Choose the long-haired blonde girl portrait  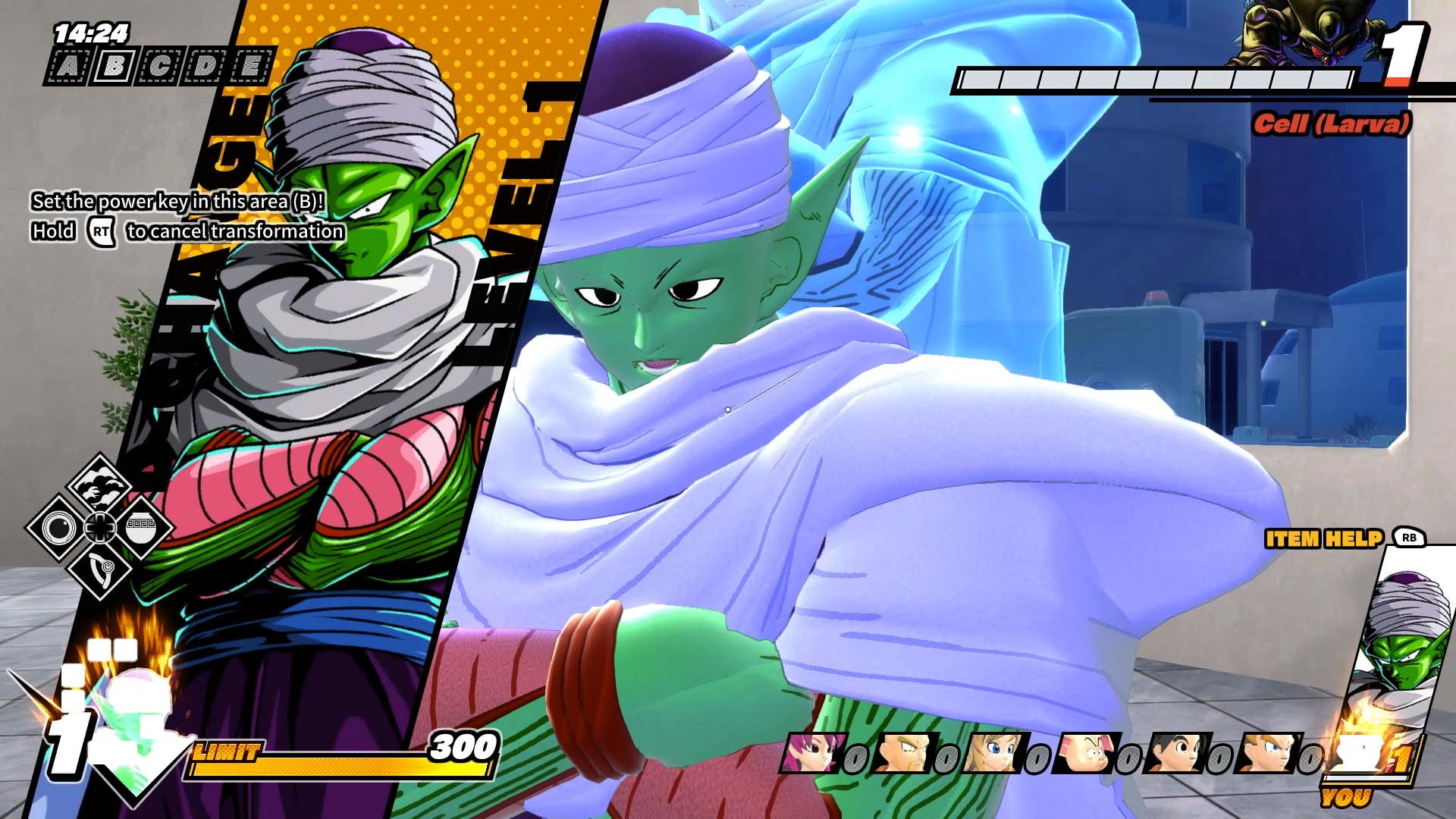tap(993, 752)
